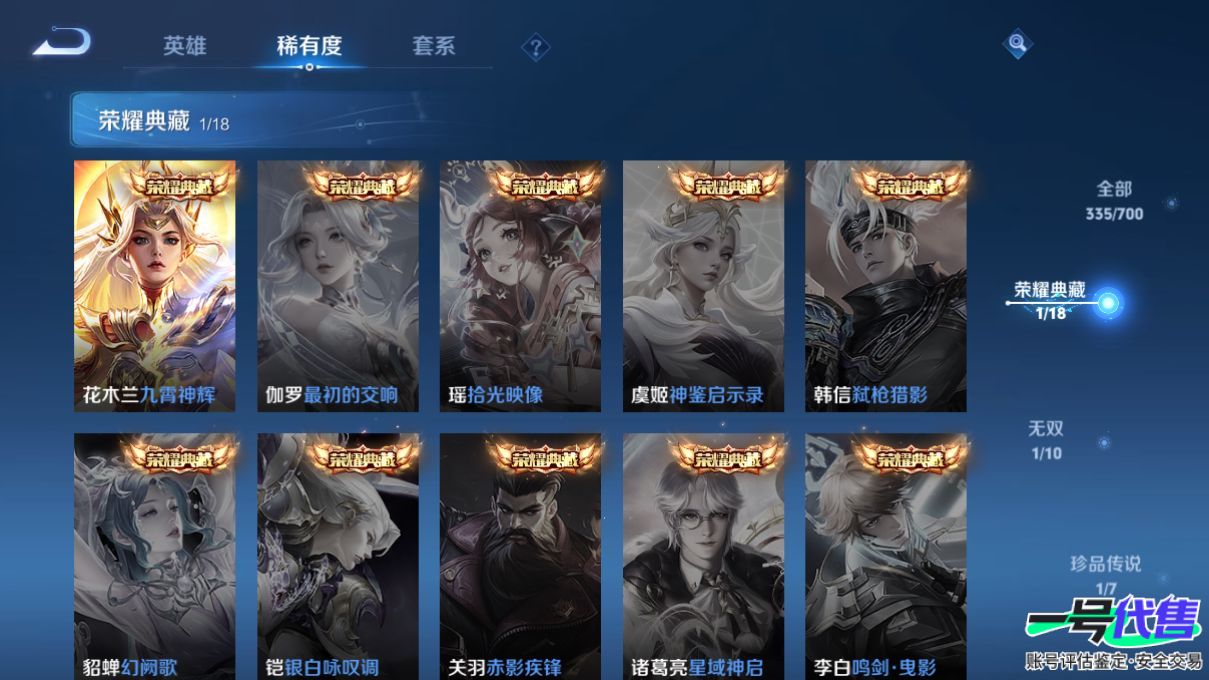This screenshot has width=1209, height=680.
Task: Click the magnifying glass search icon
Action: coord(1017,43)
